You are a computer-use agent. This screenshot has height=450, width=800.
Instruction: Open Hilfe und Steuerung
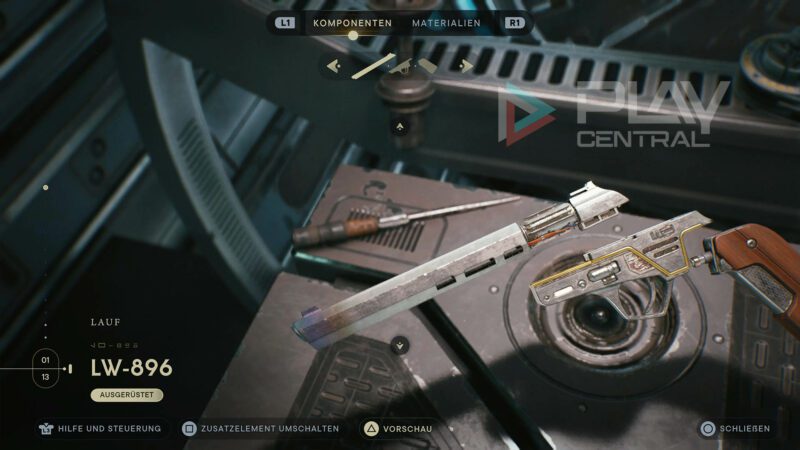point(102,429)
